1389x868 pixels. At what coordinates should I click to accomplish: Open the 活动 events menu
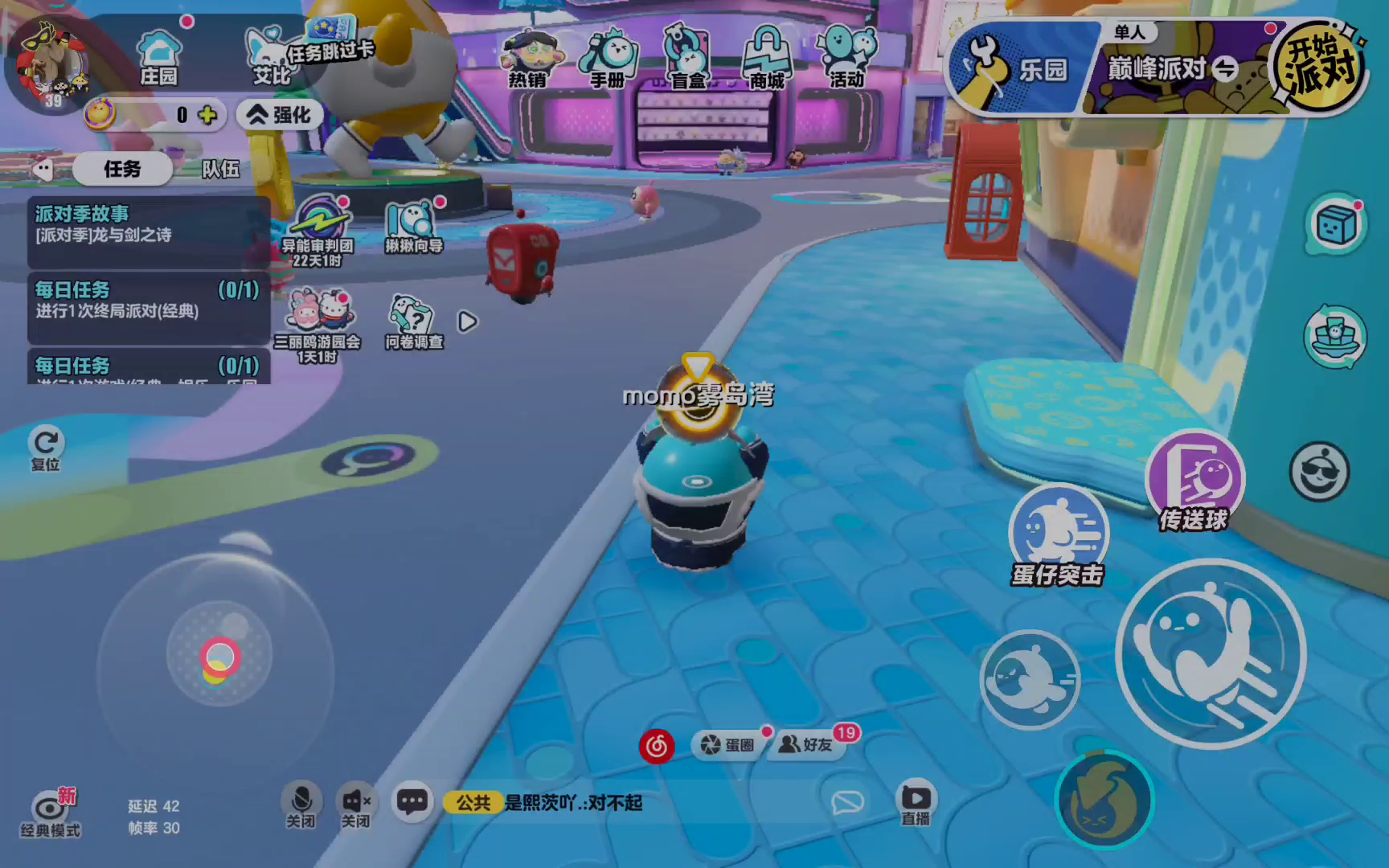coord(847,58)
